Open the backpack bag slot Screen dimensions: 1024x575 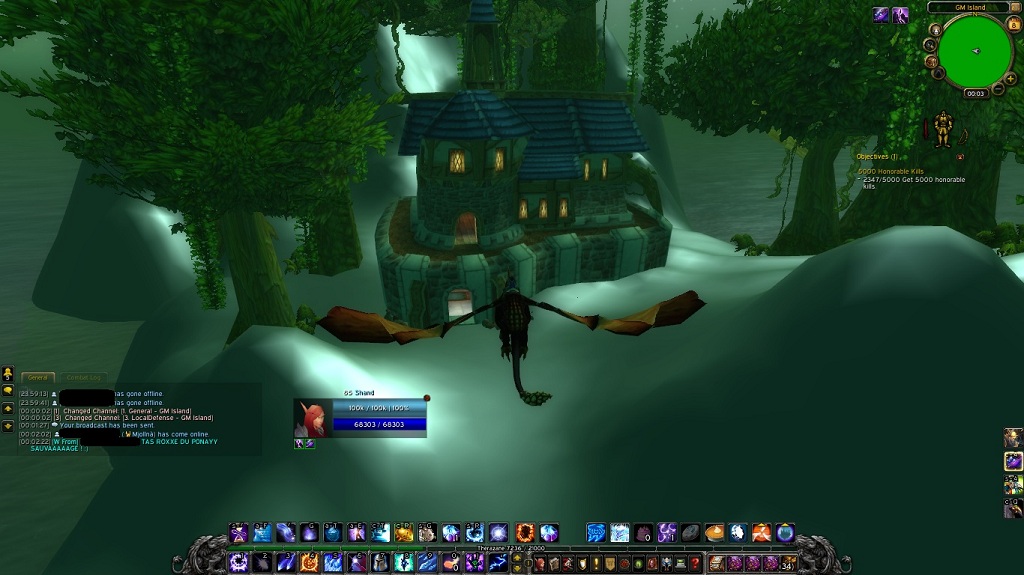(x=788, y=564)
